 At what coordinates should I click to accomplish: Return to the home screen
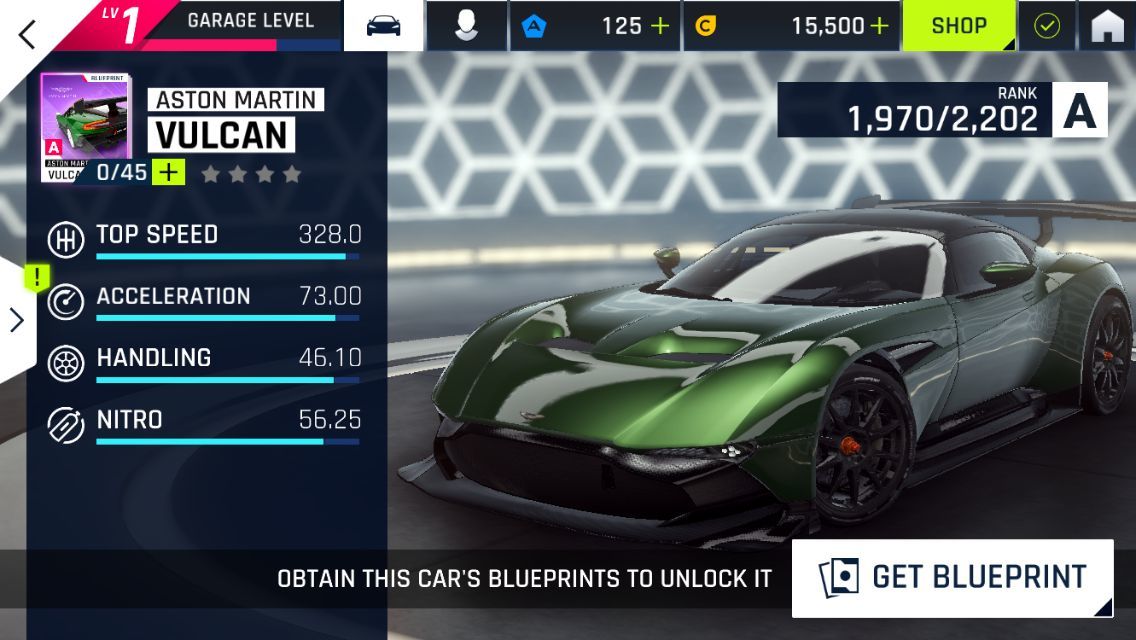point(1107,26)
